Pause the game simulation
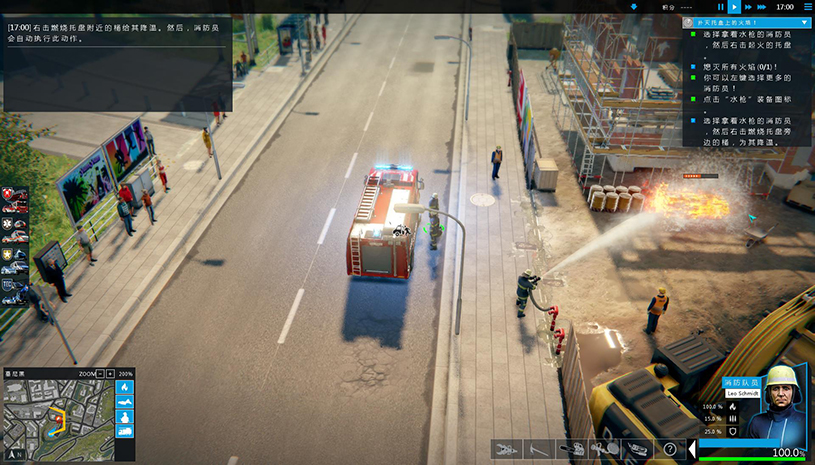Image resolution: width=815 pixels, height=465 pixels. [720, 7]
